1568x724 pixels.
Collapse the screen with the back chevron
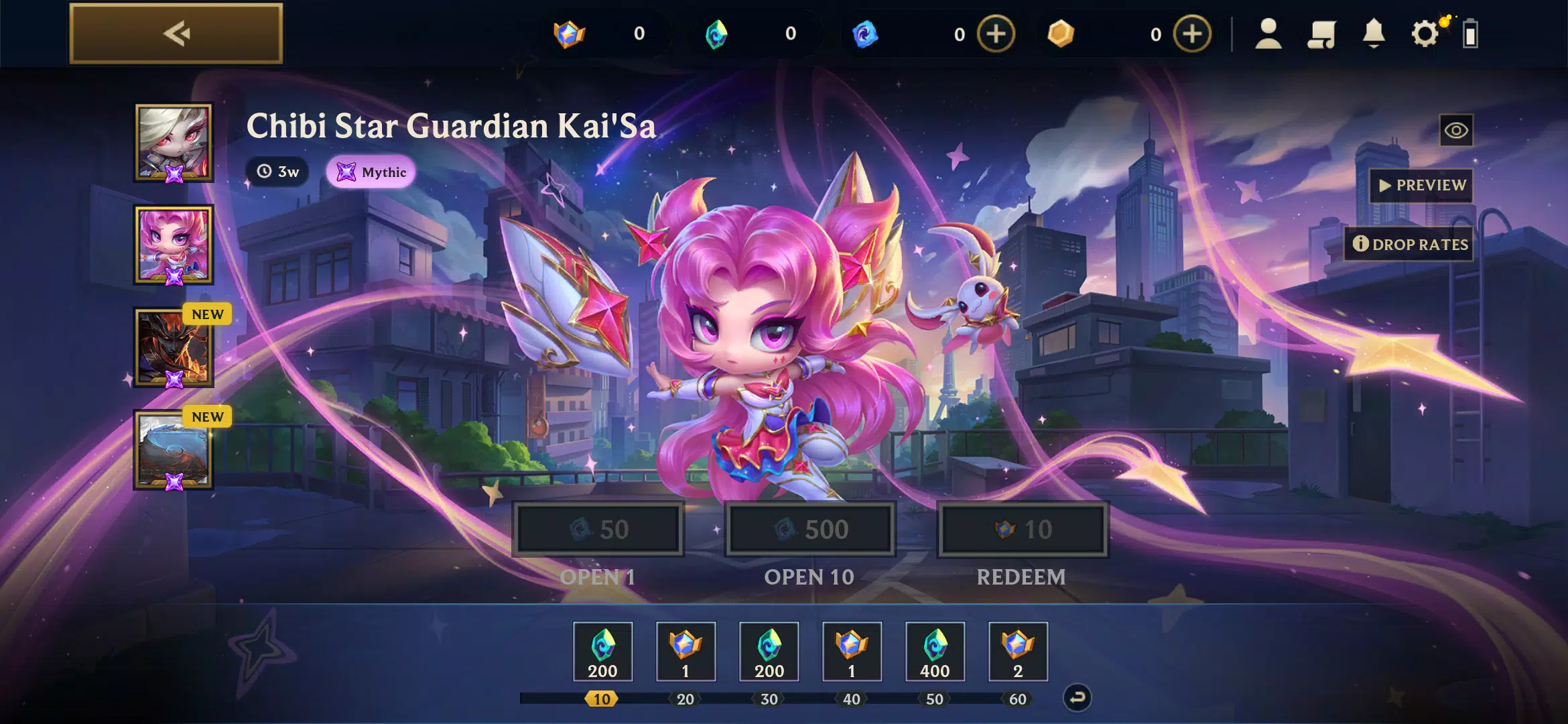click(x=176, y=33)
